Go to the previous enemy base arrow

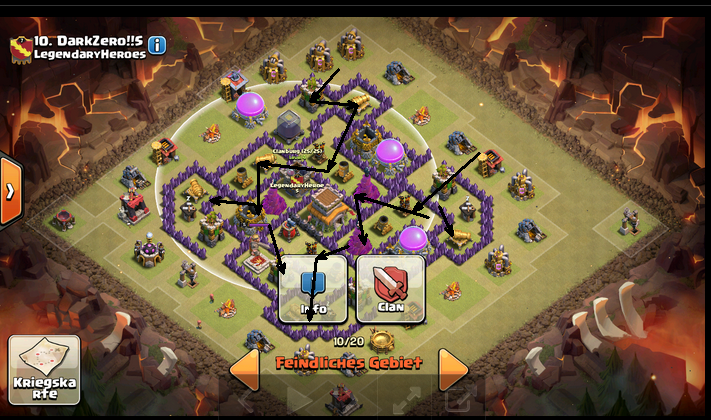(x=245, y=369)
